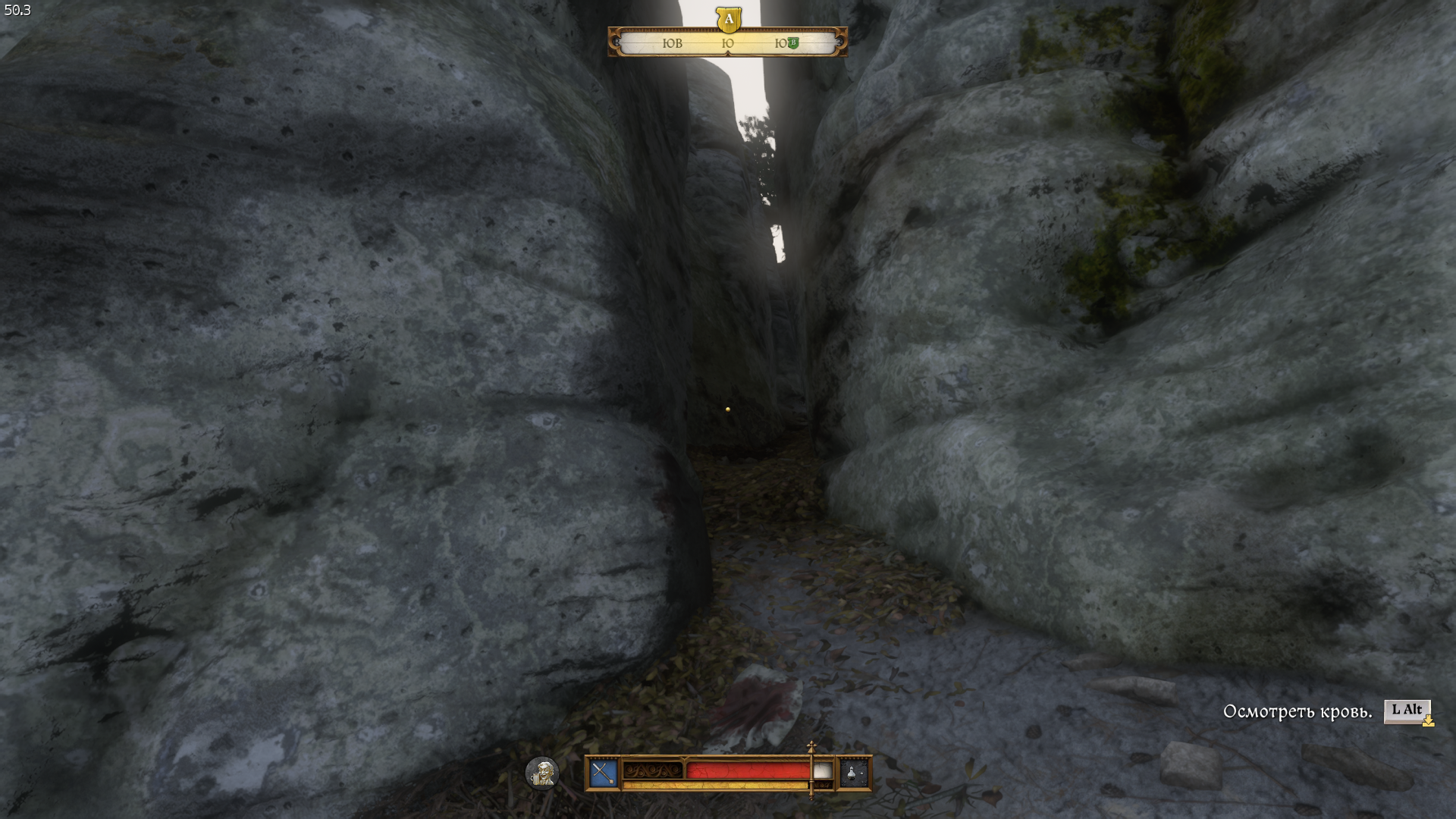
Task: Select the crossed weapons icon on blue
Action: [x=604, y=773]
